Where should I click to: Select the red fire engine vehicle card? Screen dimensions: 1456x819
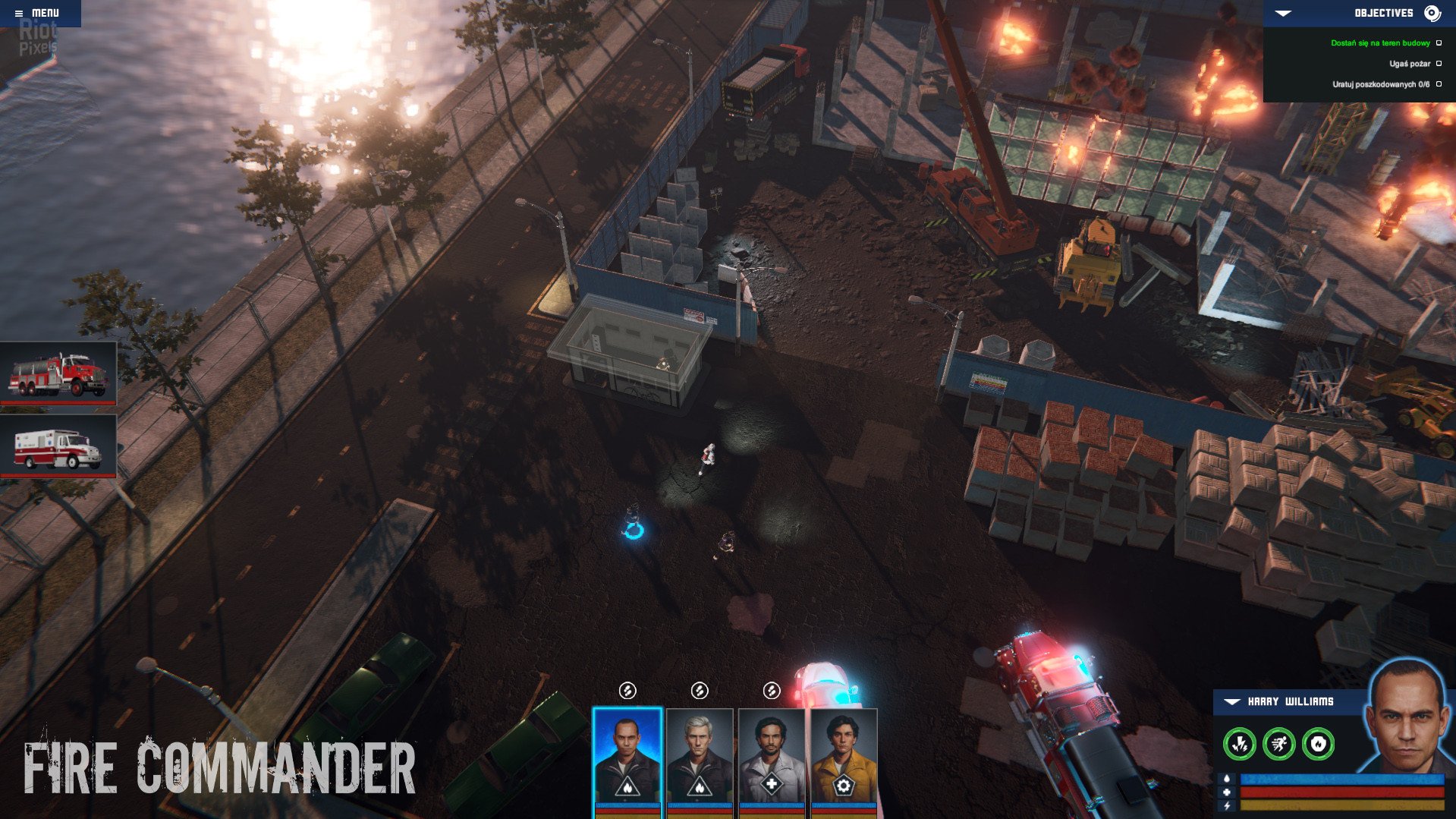58,373
